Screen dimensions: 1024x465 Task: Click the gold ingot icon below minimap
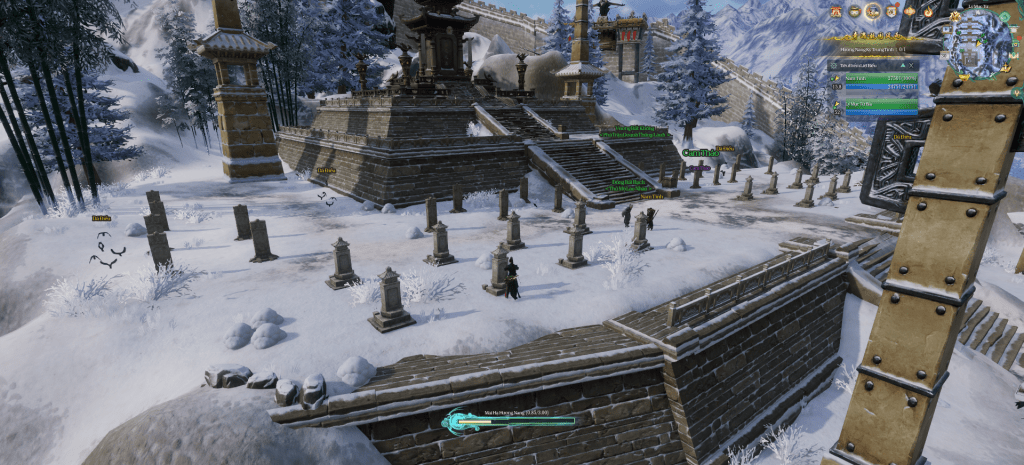coord(964,76)
